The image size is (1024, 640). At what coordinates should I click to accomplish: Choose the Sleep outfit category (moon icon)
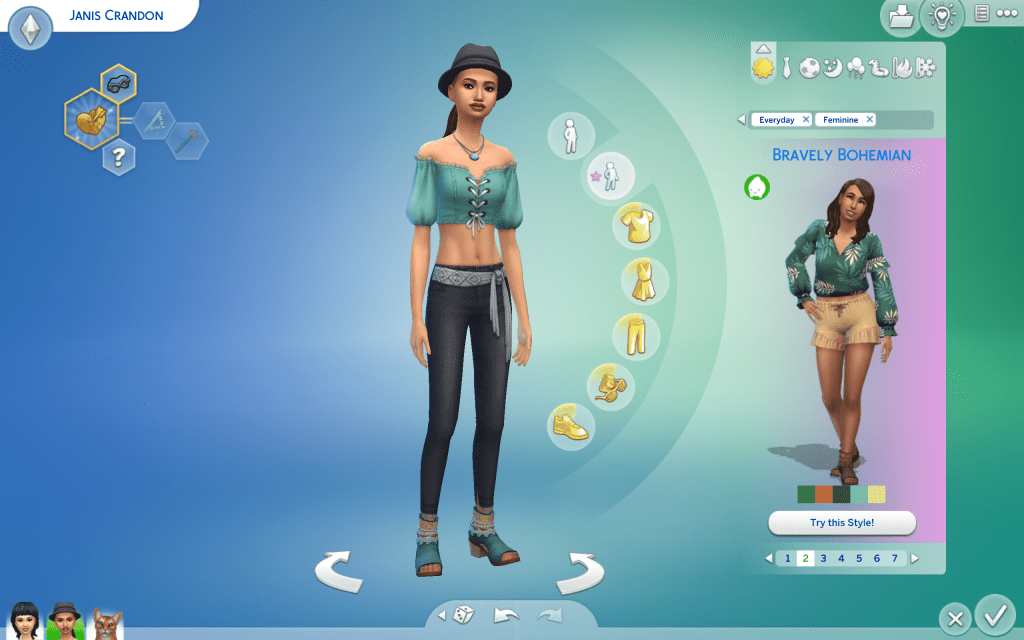click(832, 68)
